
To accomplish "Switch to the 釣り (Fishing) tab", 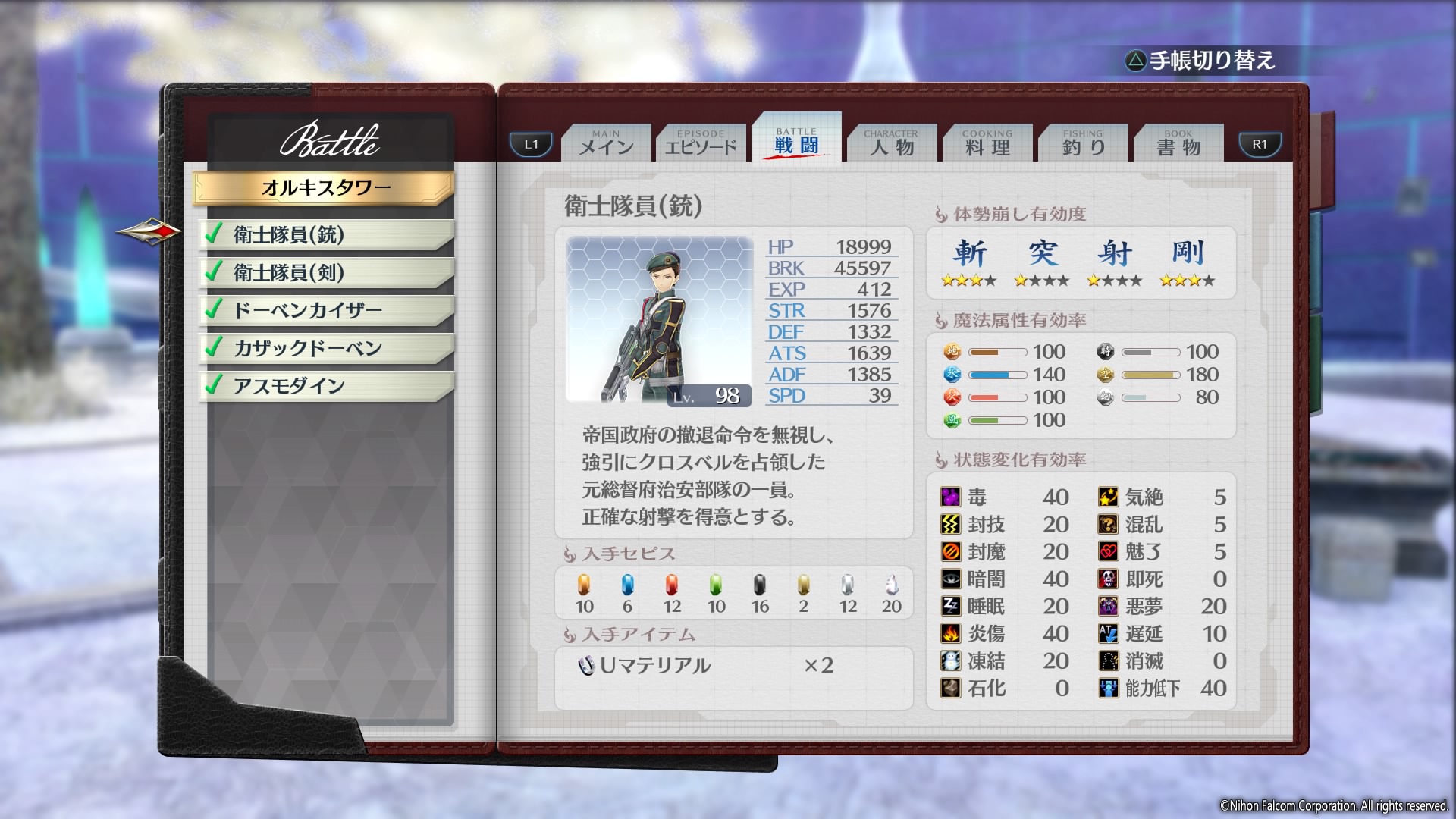I will 1083,143.
